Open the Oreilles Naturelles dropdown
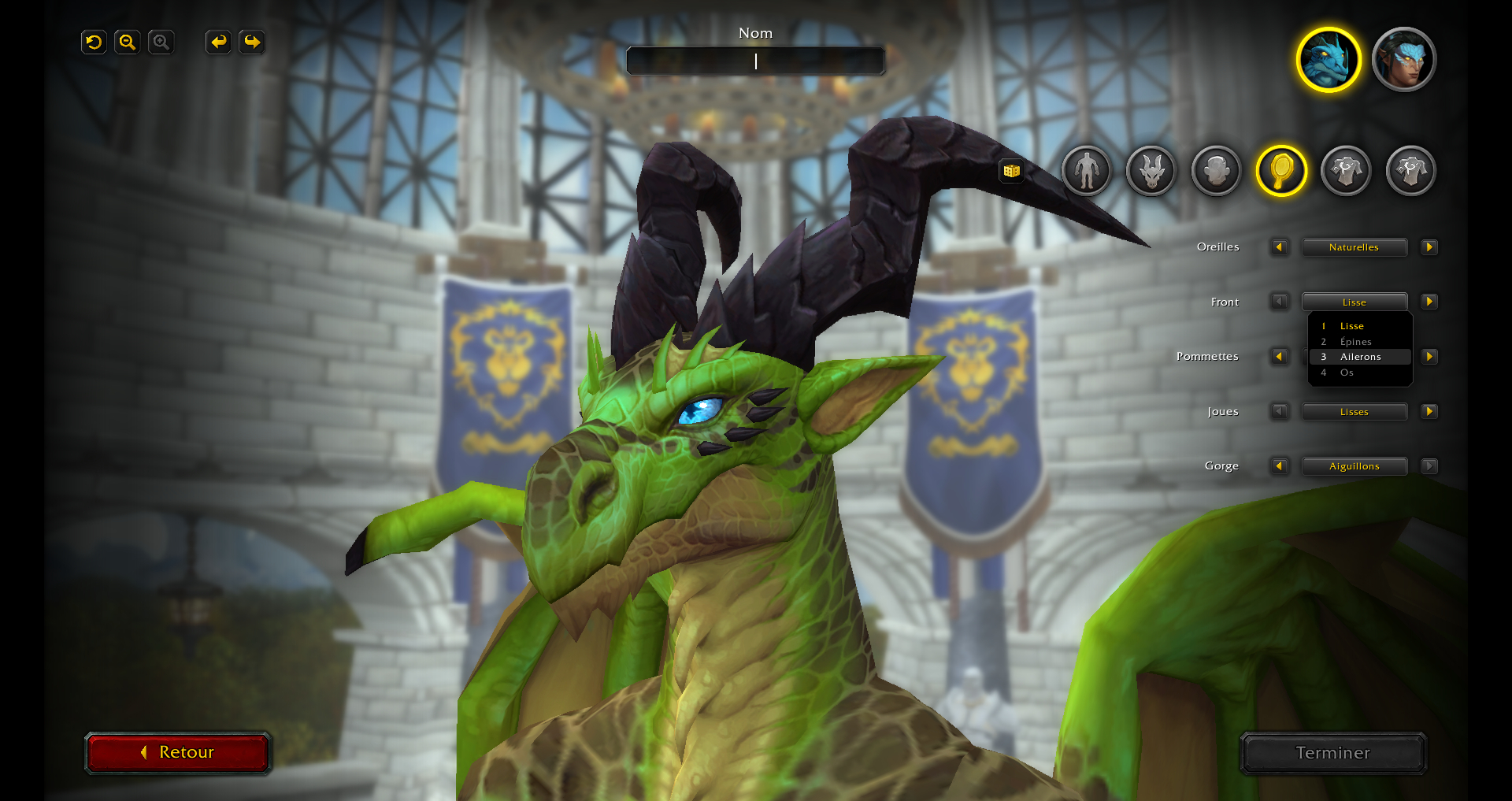This screenshot has width=1512, height=801. tap(1354, 247)
